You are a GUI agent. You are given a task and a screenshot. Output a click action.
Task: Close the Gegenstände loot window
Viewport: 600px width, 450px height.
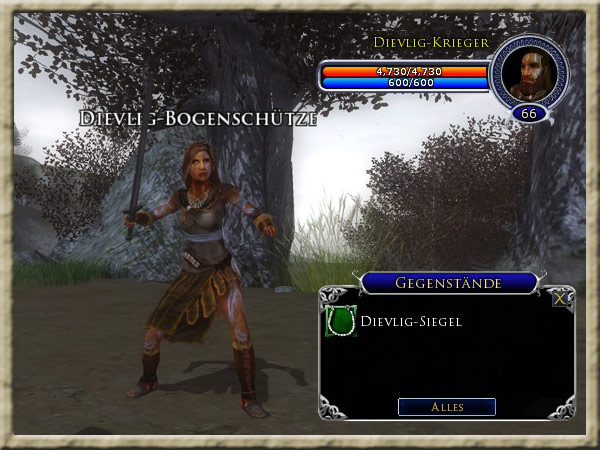point(559,297)
